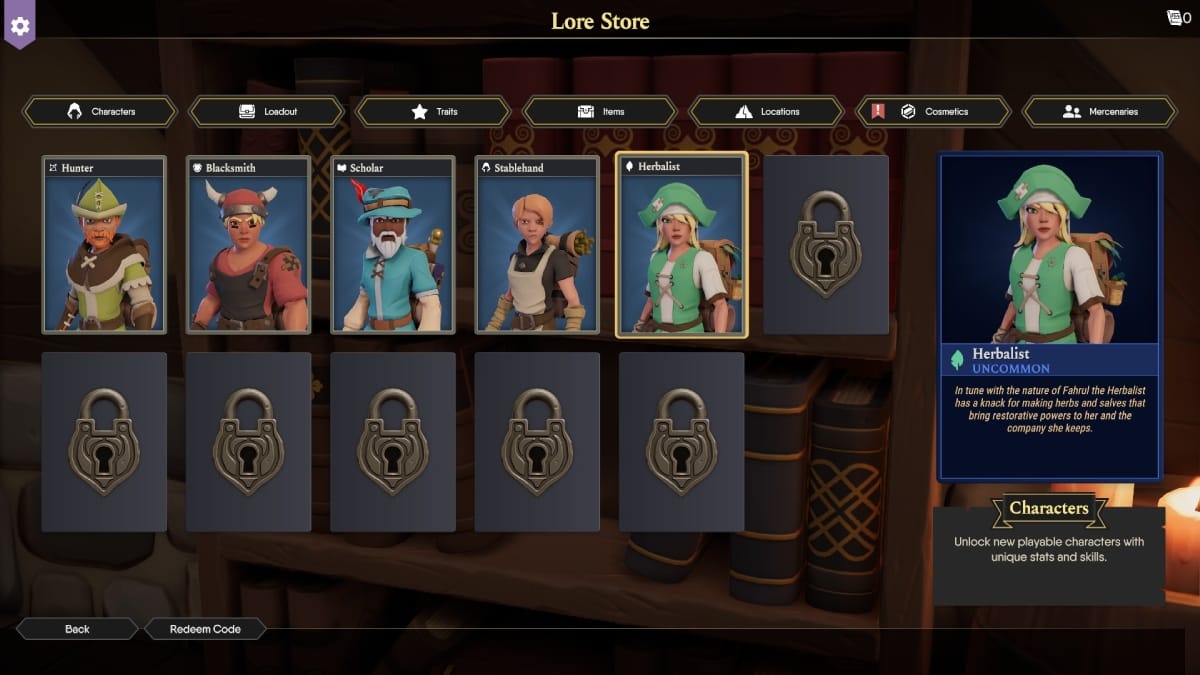Switch to the Characters tab
Screen dimensions: 1200x675
[x=100, y=112]
